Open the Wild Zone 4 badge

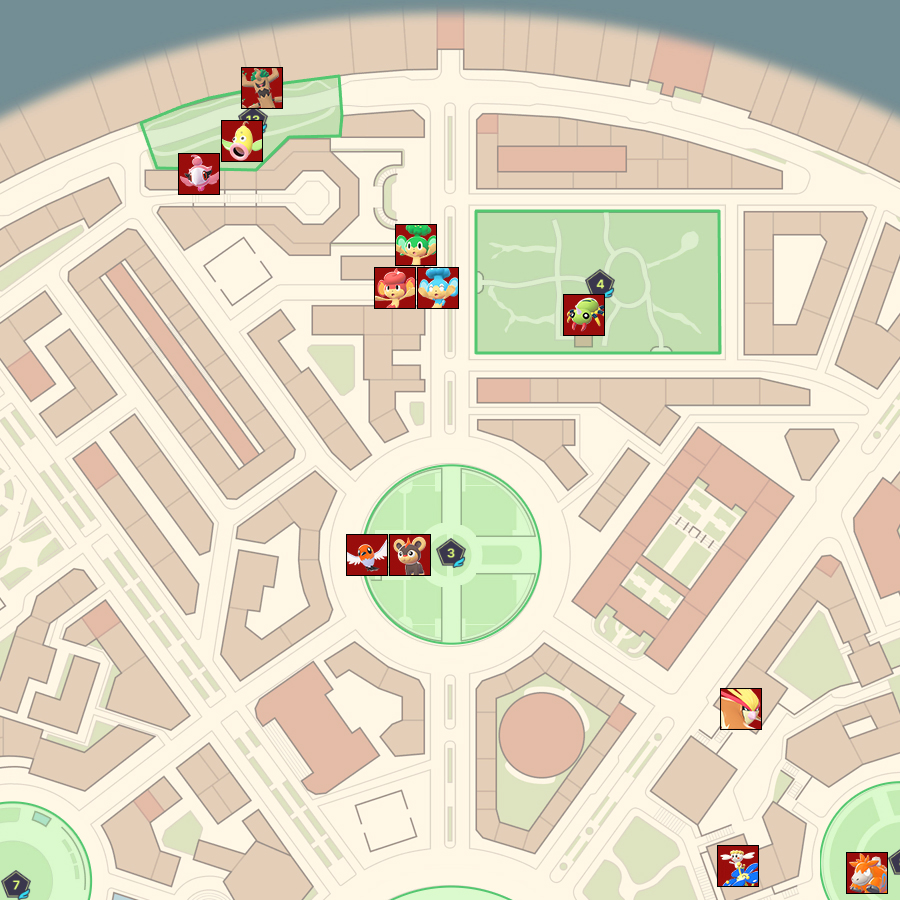click(600, 285)
